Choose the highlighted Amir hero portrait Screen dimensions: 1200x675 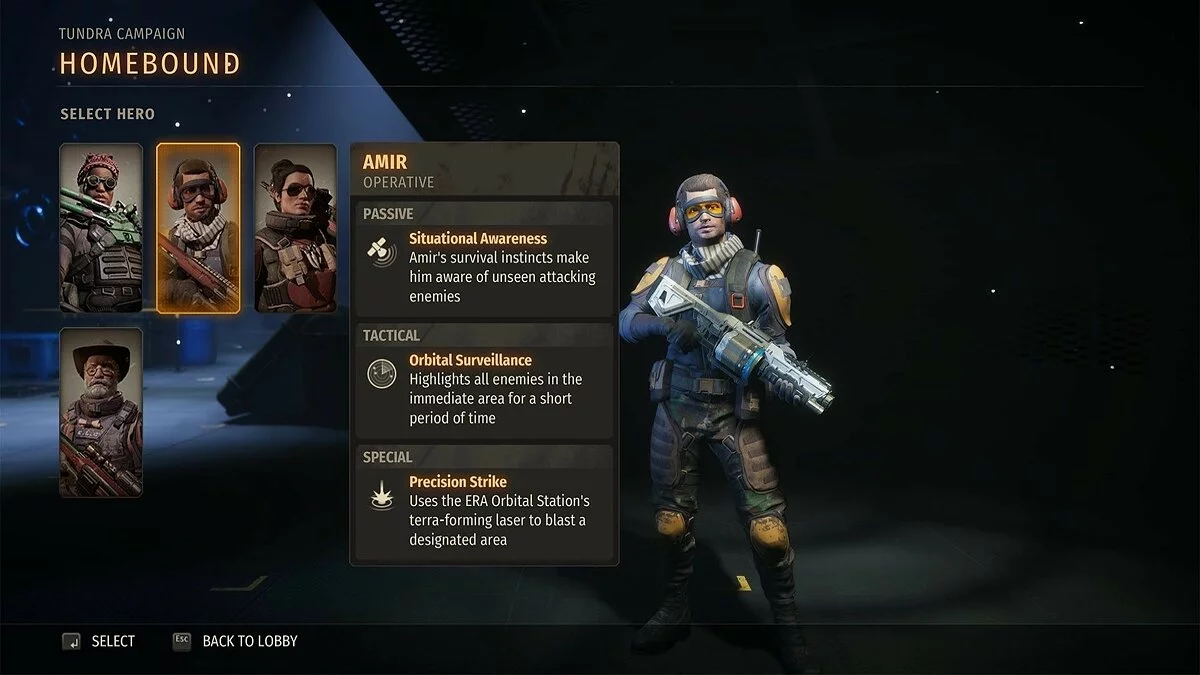tap(198, 228)
